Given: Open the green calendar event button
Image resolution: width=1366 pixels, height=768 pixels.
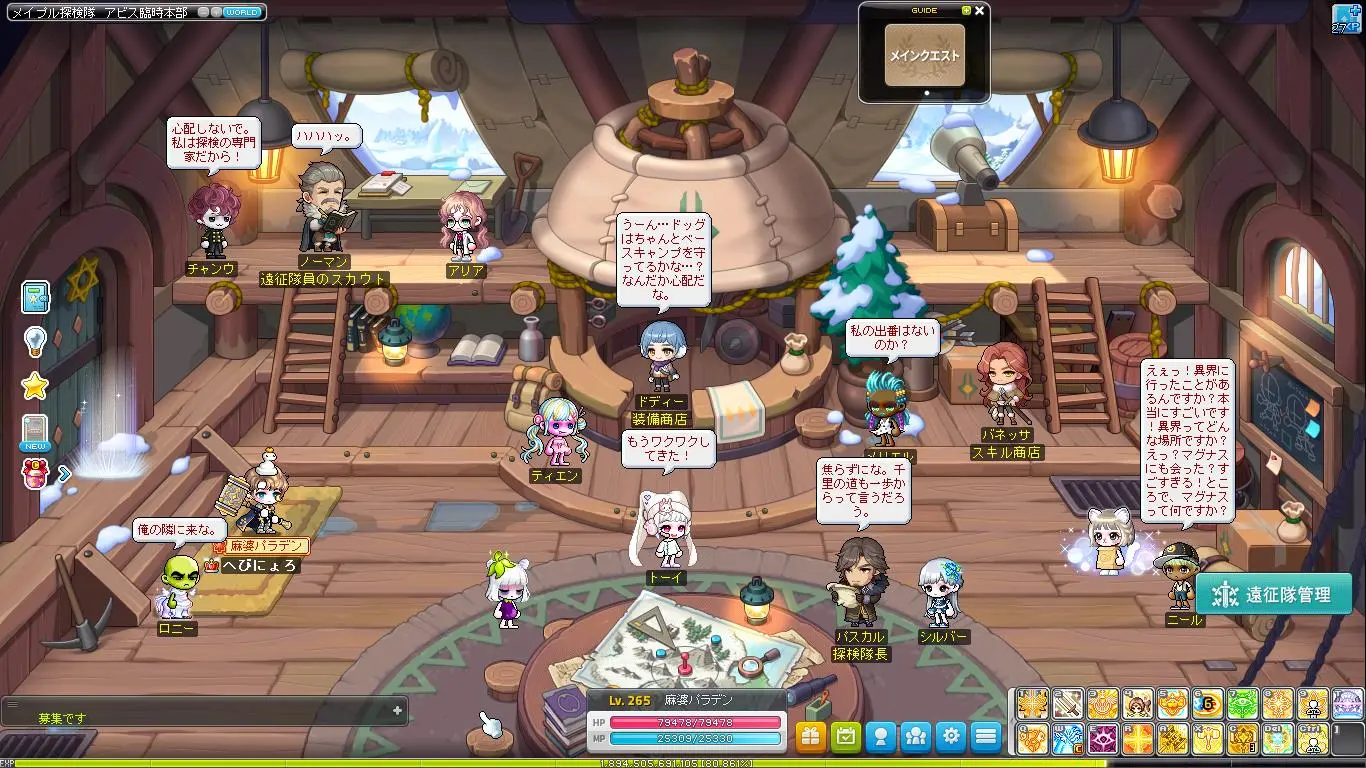Looking at the screenshot, I should coord(846,737).
